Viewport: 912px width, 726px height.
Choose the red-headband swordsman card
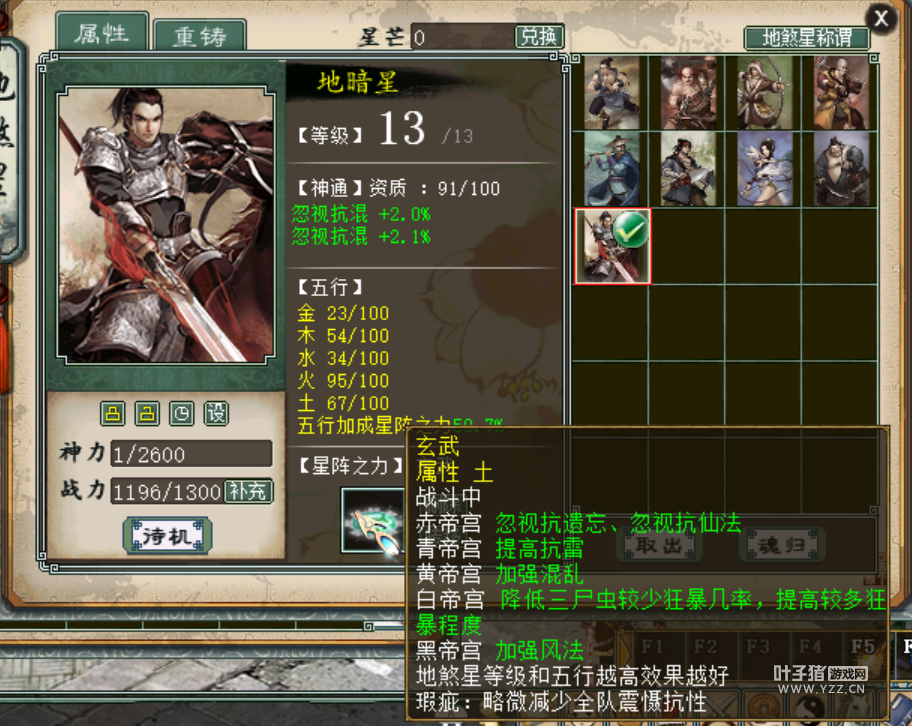(x=689, y=169)
